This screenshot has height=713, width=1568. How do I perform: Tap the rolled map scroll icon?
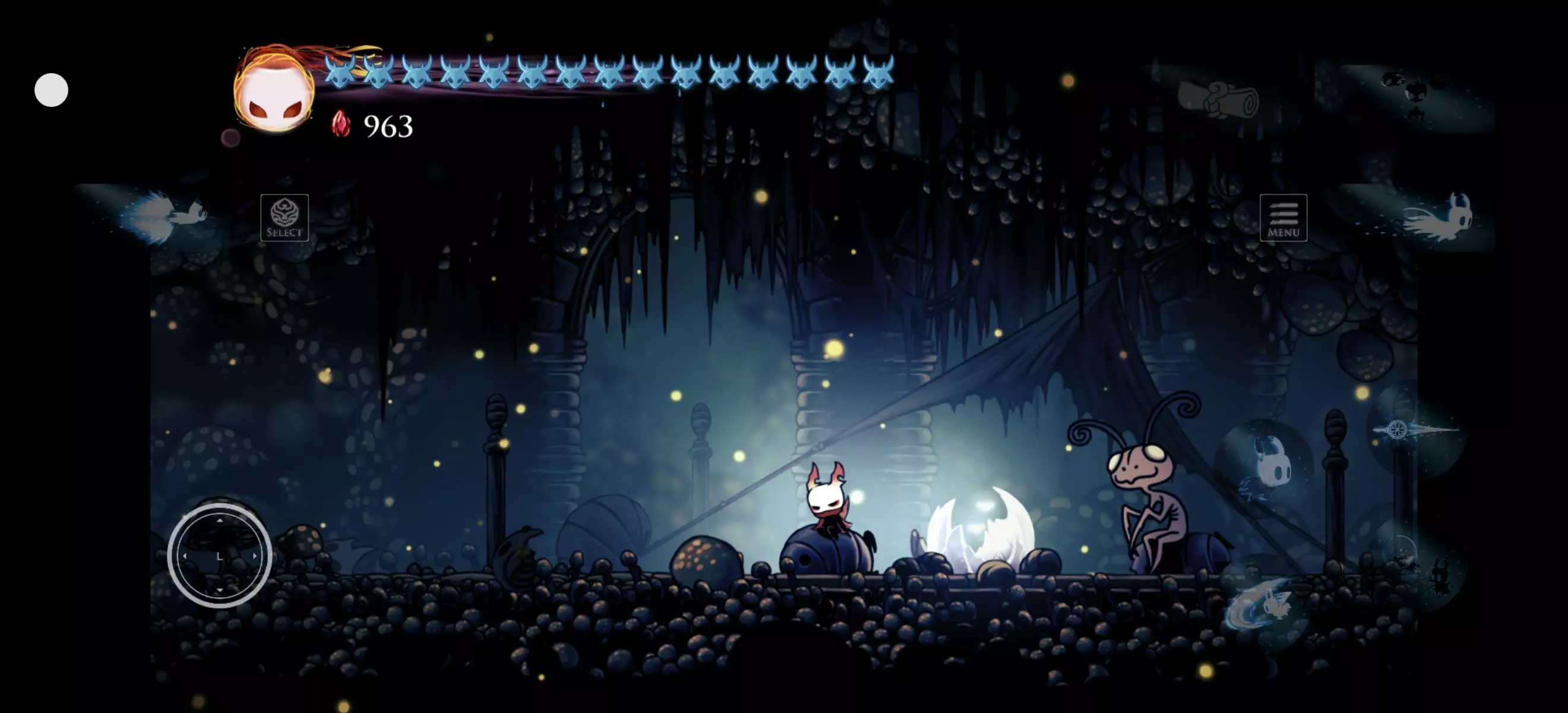tap(1218, 99)
